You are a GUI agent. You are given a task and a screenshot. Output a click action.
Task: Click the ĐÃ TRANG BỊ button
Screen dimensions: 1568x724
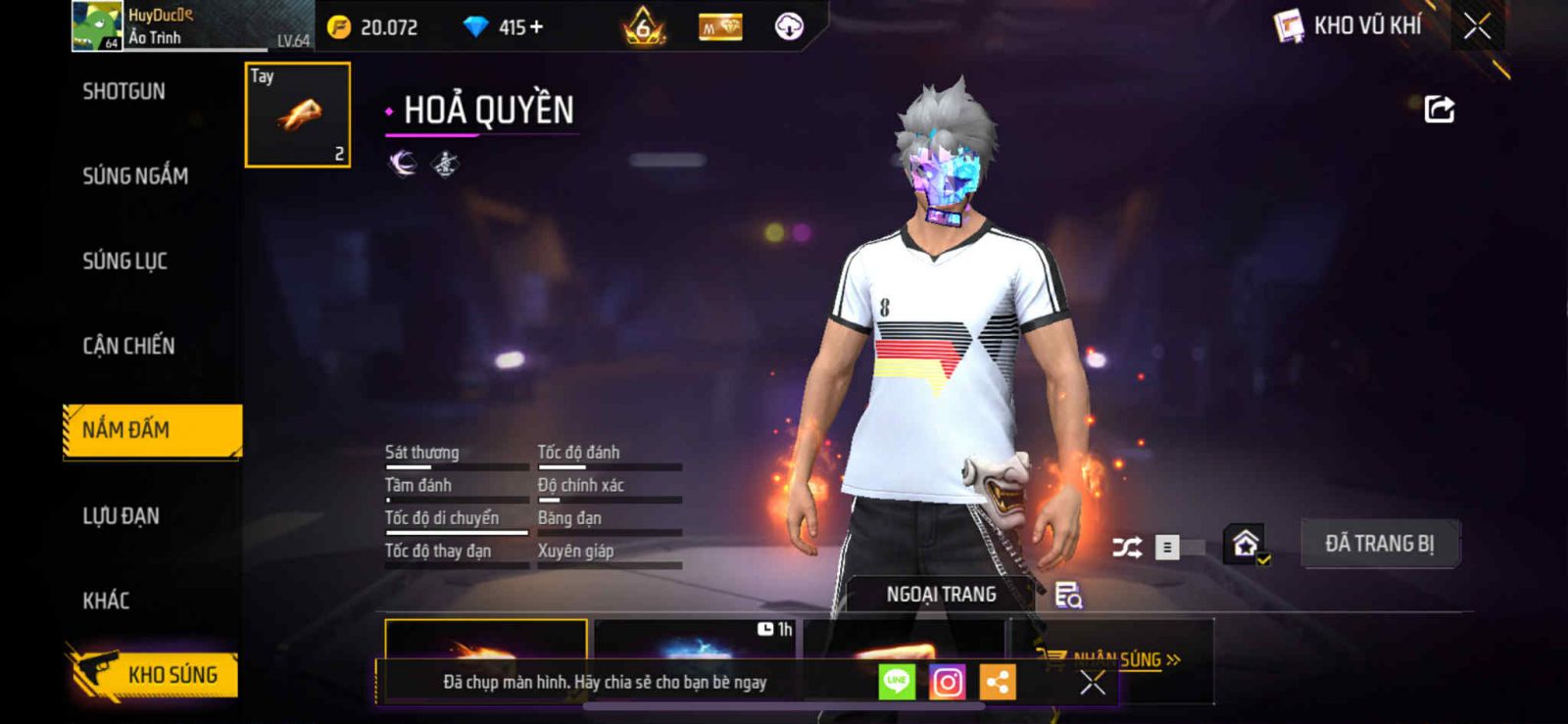click(x=1379, y=544)
